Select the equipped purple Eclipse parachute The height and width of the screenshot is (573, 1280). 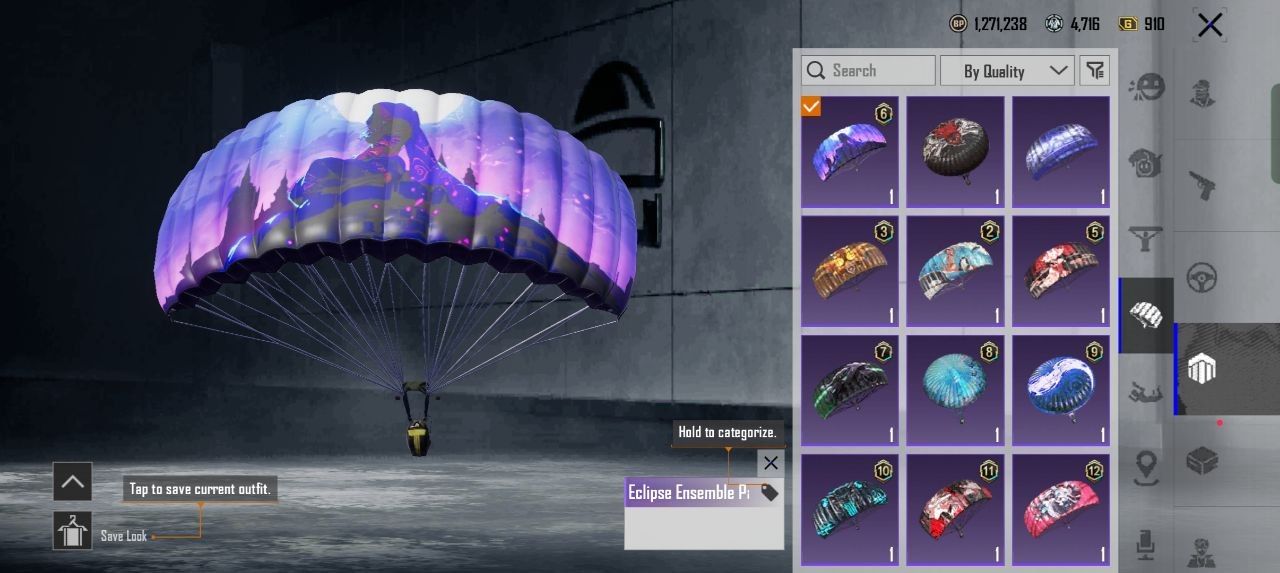[x=849, y=152]
